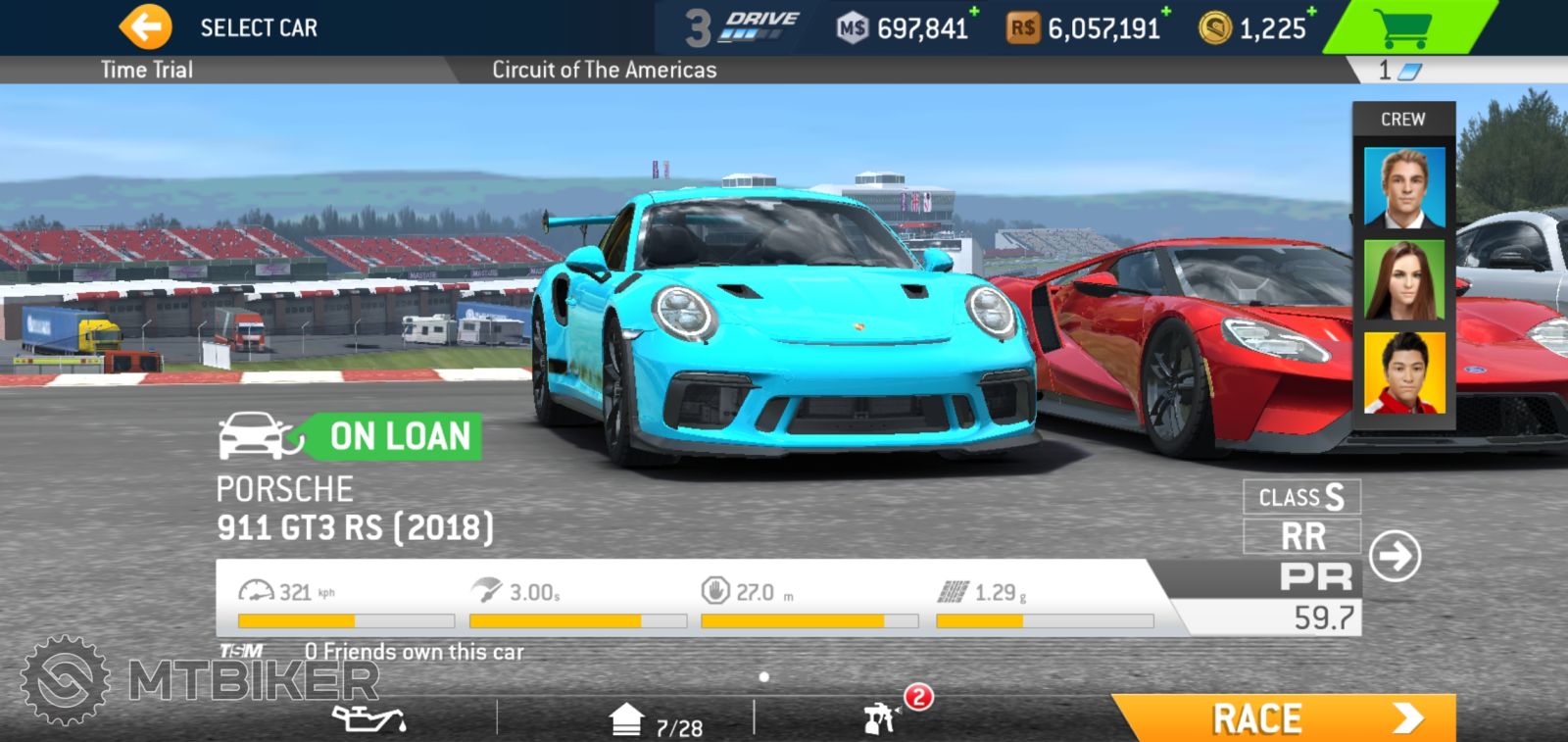The image size is (1568, 742).
Task: Show more car stats with the circled arrow
Action: point(1395,557)
